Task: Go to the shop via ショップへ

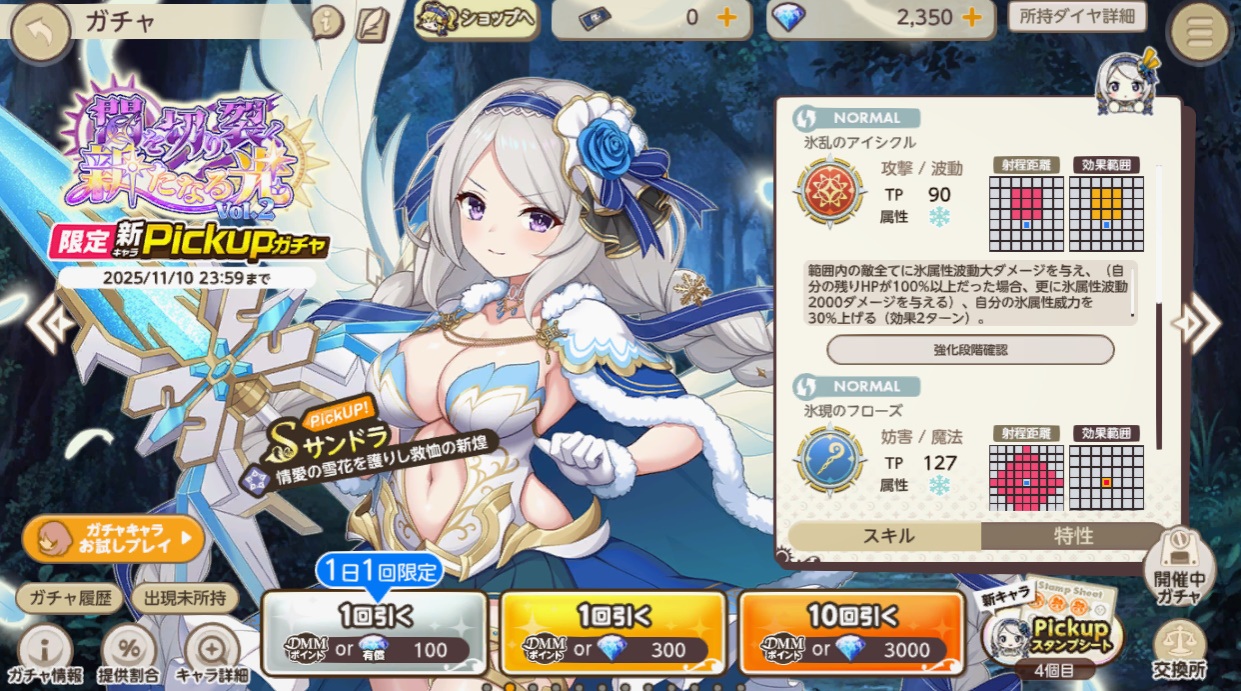Action: point(476,20)
